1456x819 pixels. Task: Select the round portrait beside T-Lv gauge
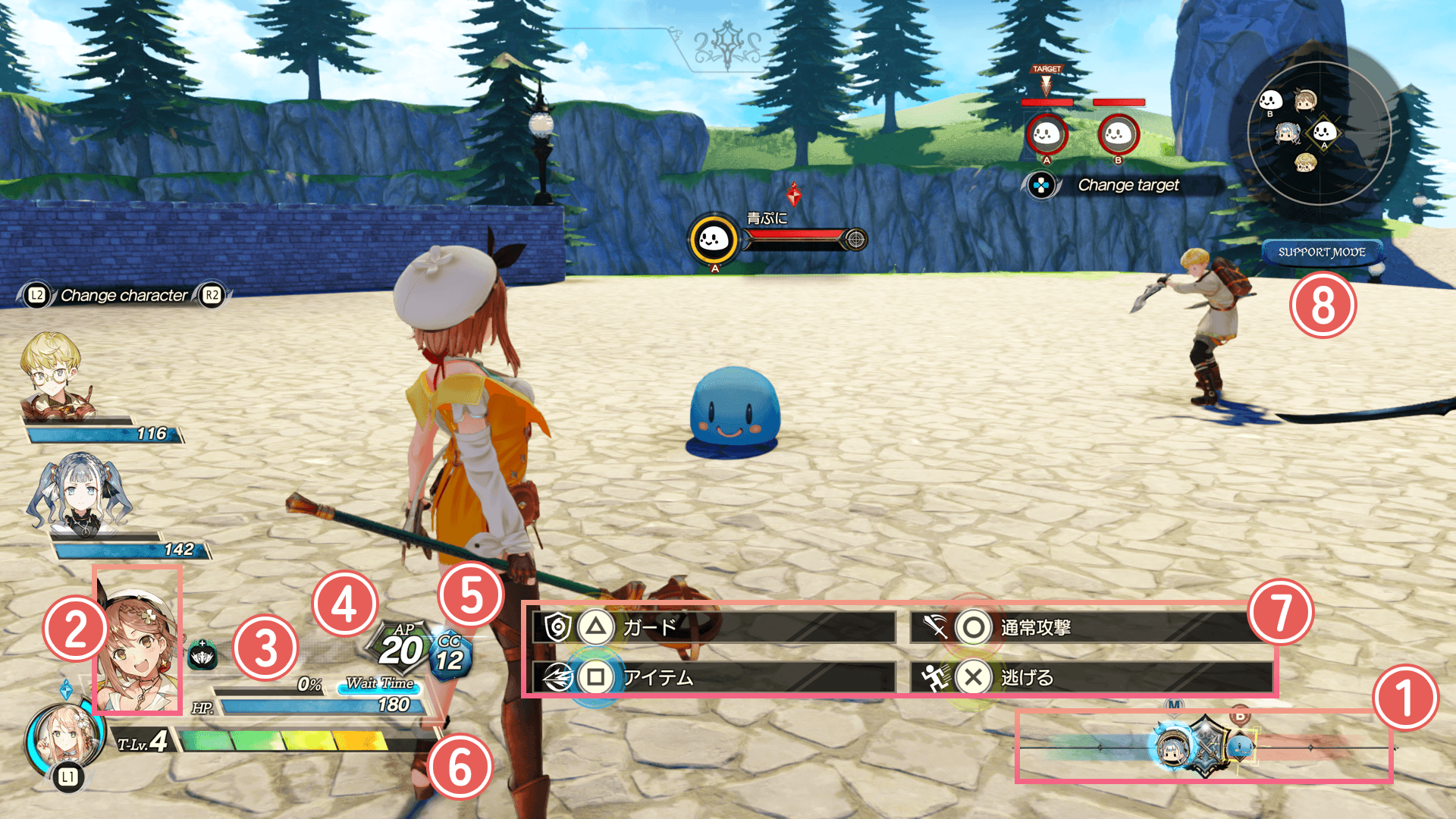point(64,738)
